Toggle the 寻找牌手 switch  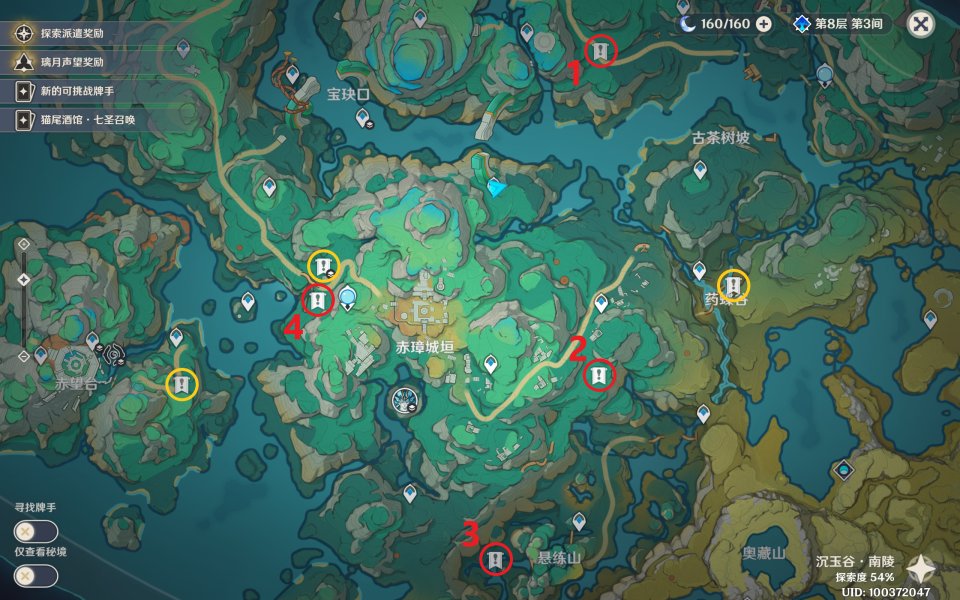tap(35, 531)
